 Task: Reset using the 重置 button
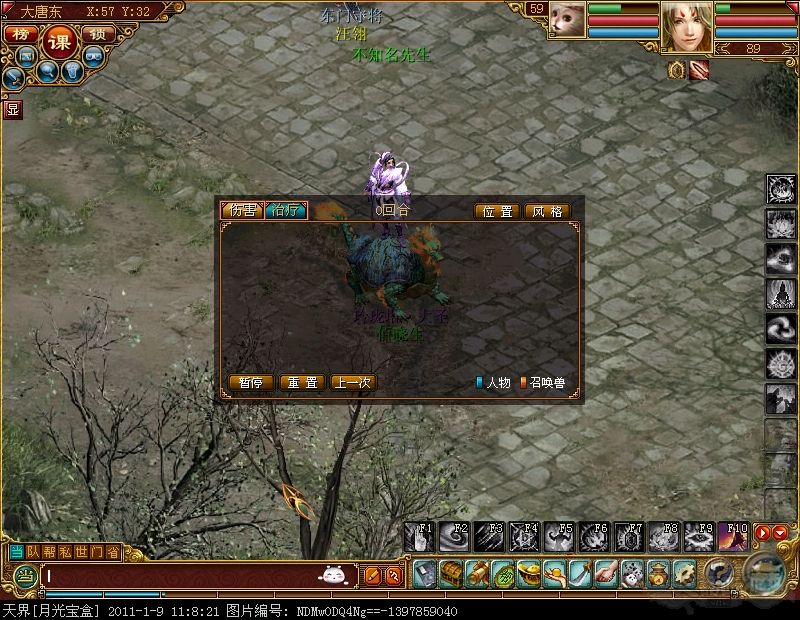(x=301, y=383)
